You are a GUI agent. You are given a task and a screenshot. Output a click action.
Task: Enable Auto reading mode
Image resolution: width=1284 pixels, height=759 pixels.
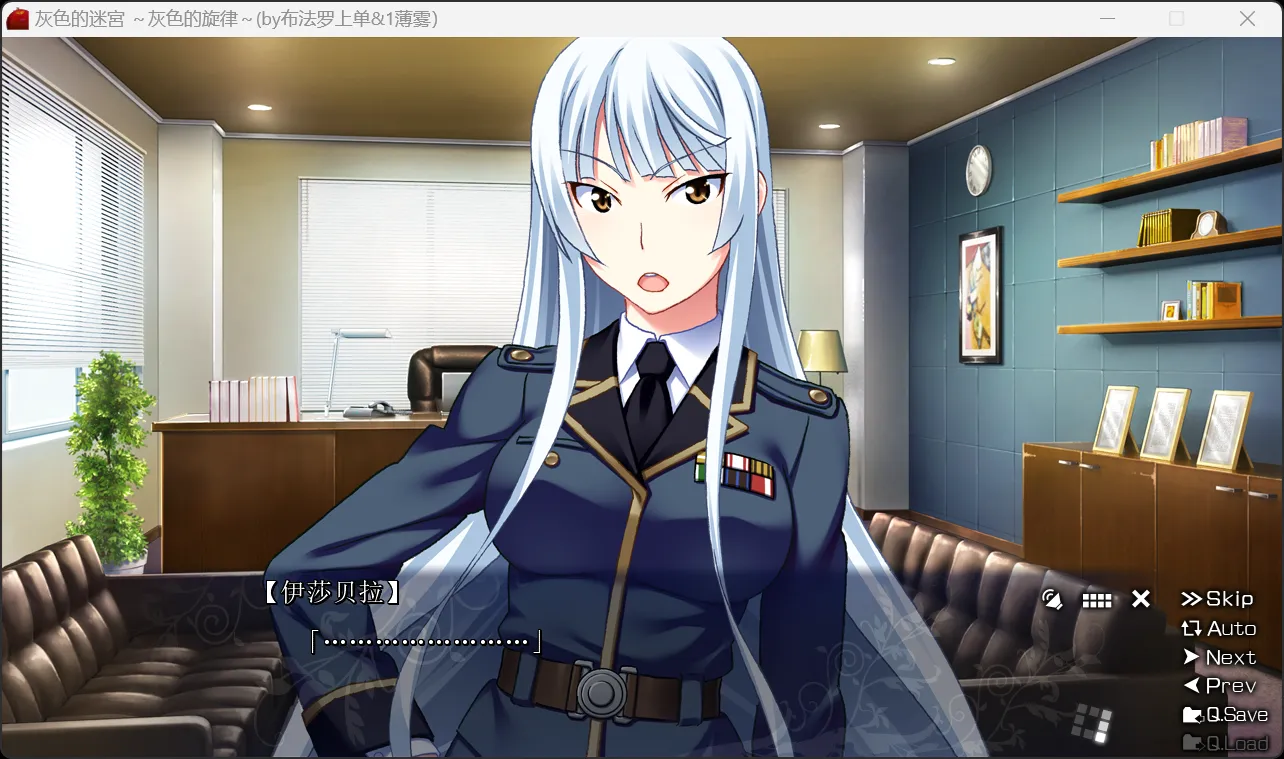(1232, 628)
